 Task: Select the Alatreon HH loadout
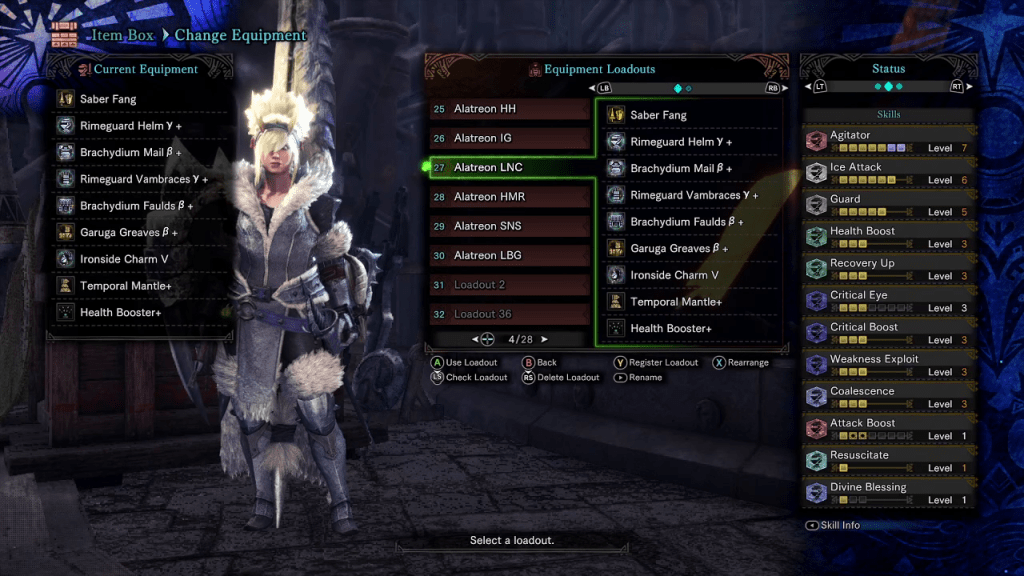(510, 109)
